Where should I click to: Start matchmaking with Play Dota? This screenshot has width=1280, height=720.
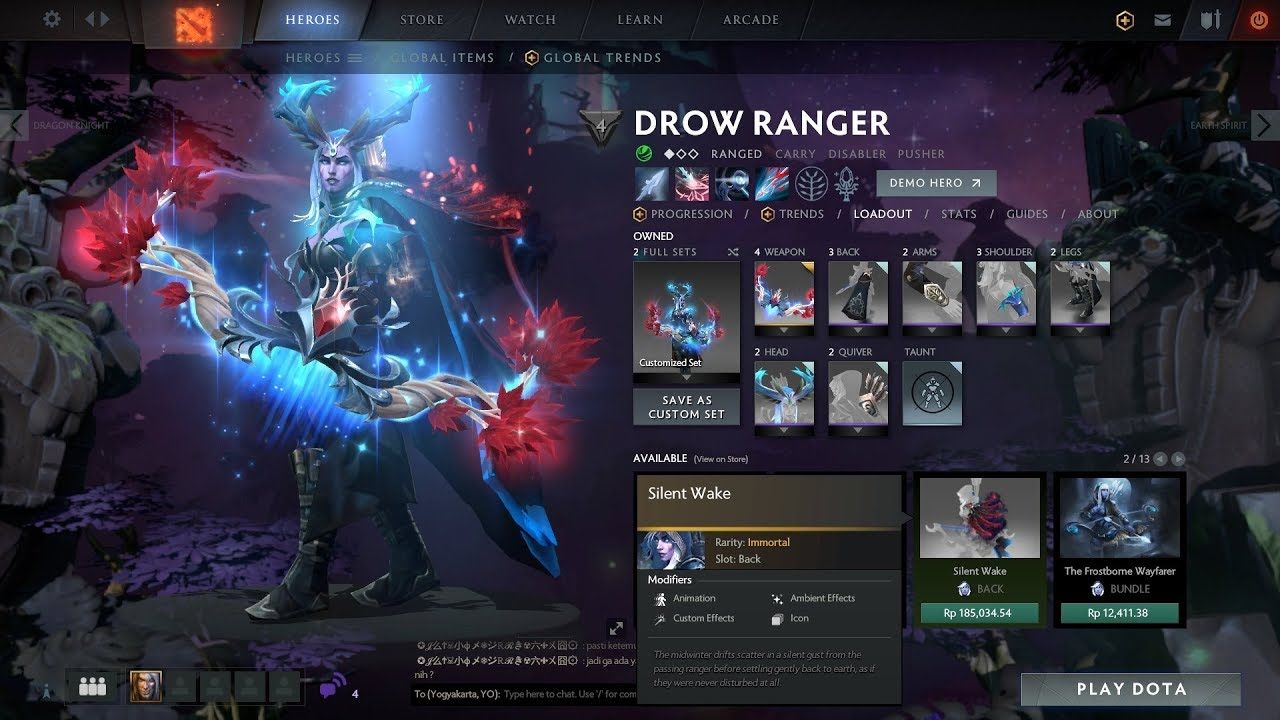pyautogui.click(x=1131, y=689)
